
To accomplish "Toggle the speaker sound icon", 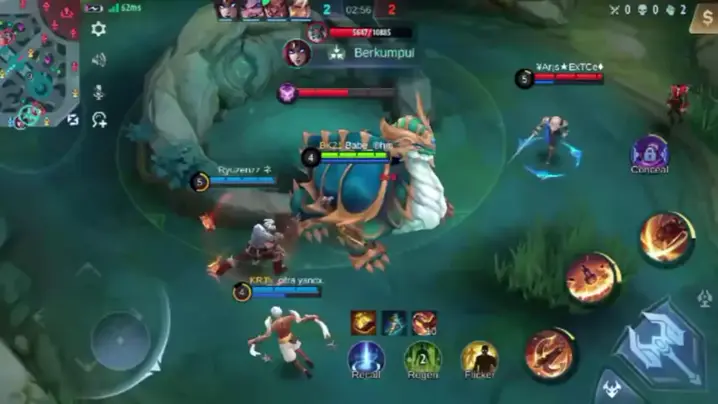I will pos(98,60).
